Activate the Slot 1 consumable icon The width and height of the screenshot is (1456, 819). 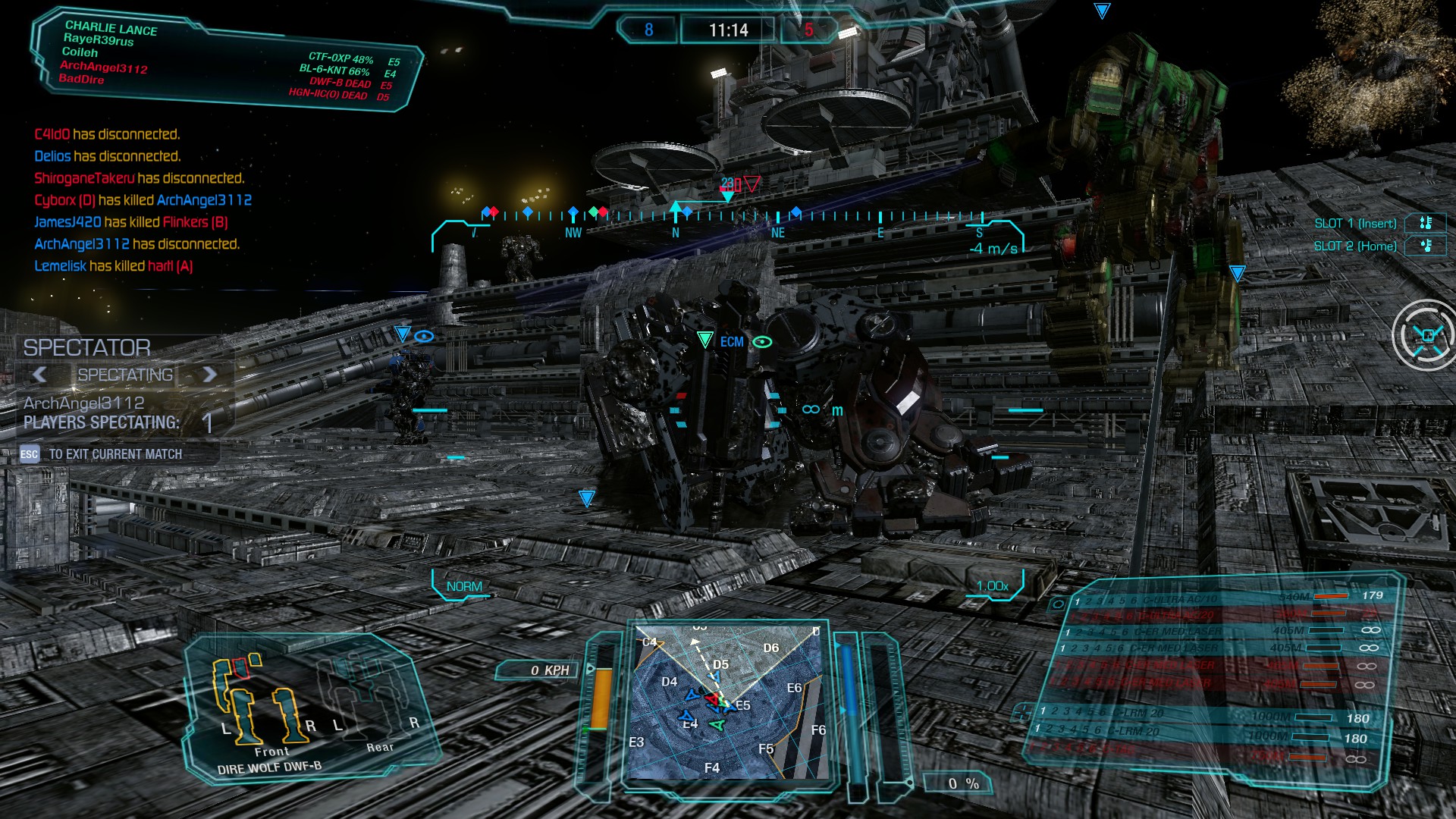coord(1425,223)
